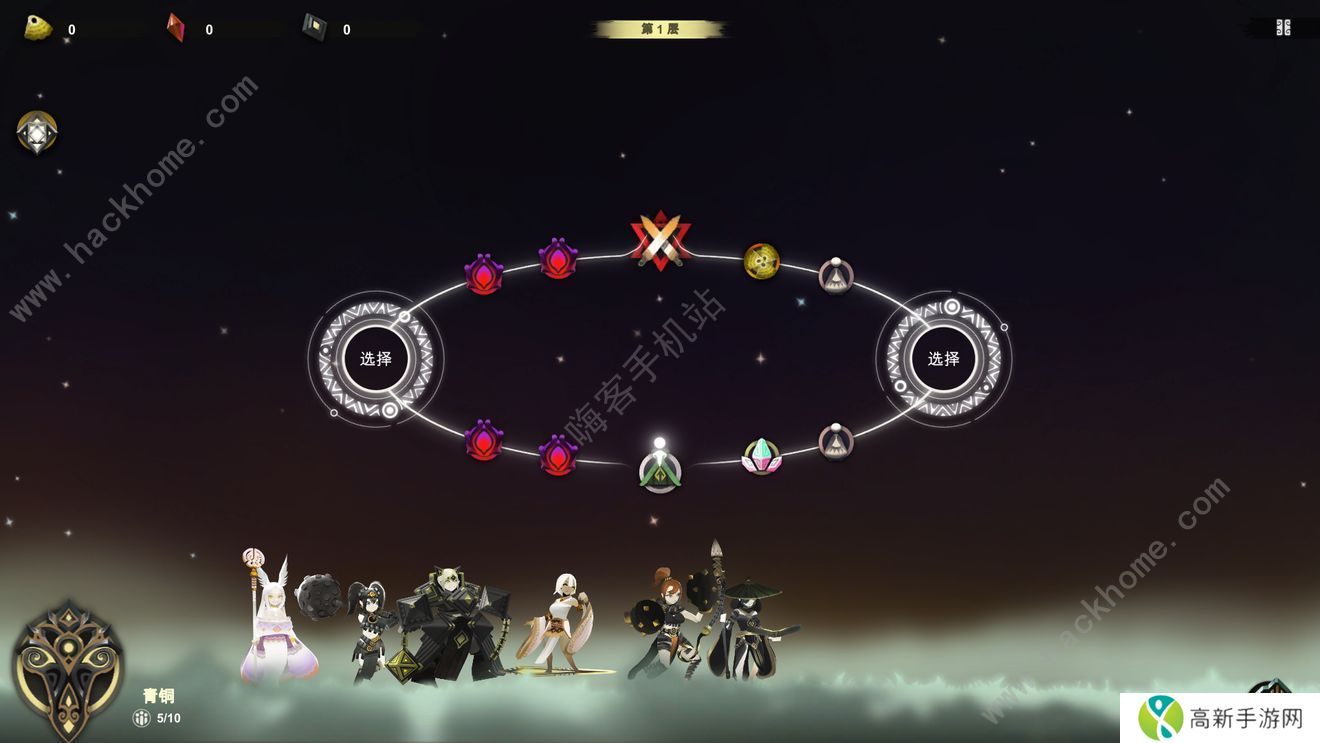Pick the green and pink crystal node
Screen dimensions: 1320x743
coord(761,456)
